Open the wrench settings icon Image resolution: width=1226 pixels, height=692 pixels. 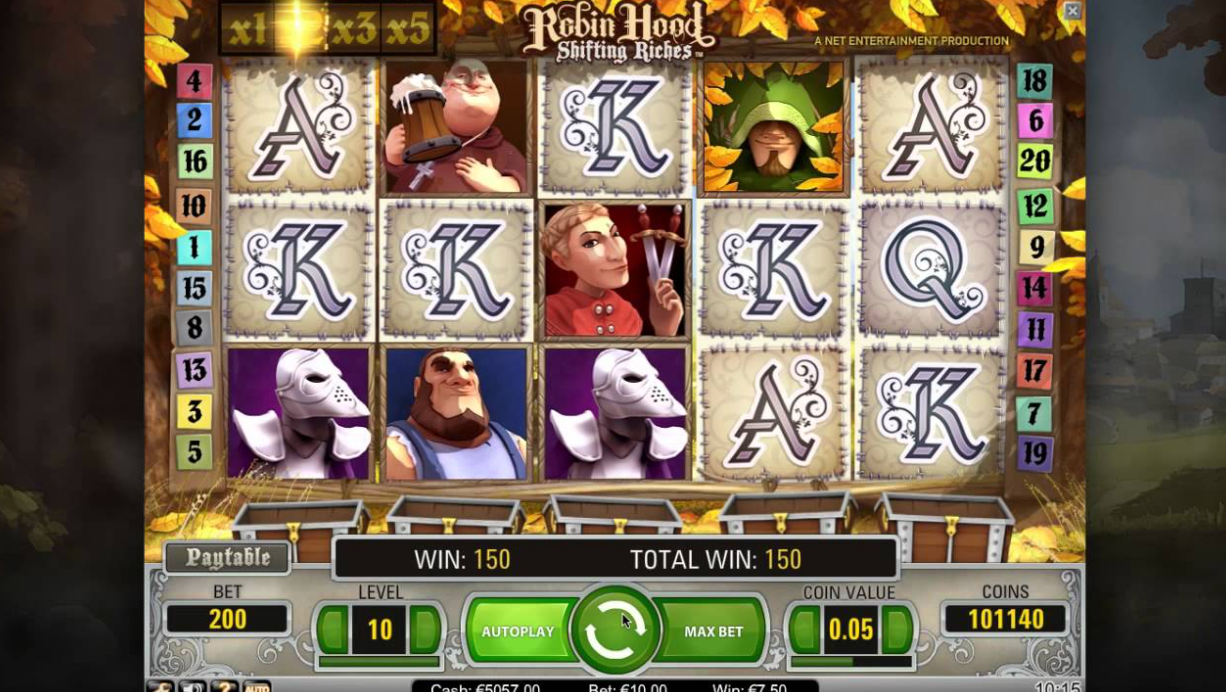[x=160, y=687]
